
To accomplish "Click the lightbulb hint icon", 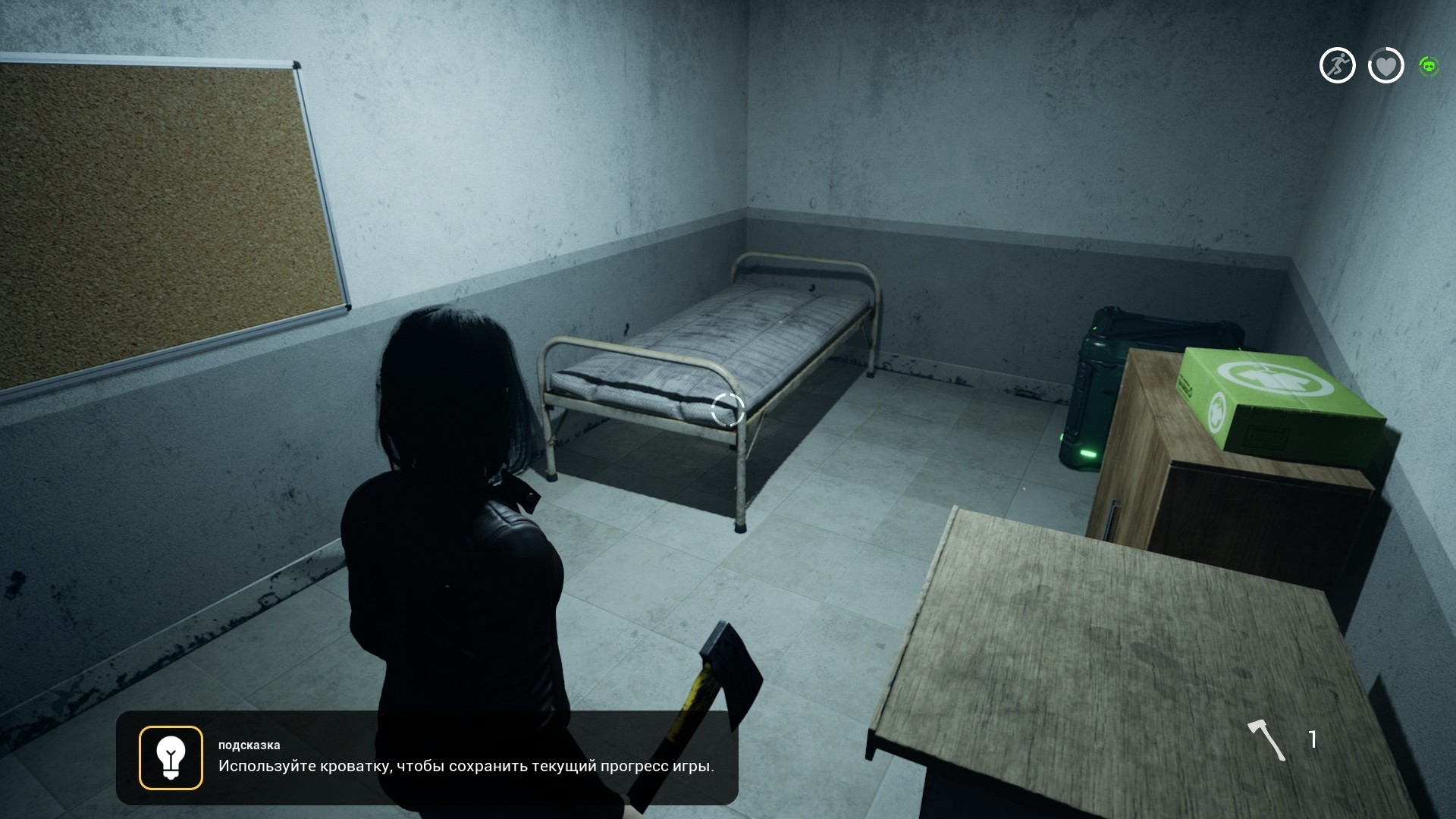I will 171,758.
